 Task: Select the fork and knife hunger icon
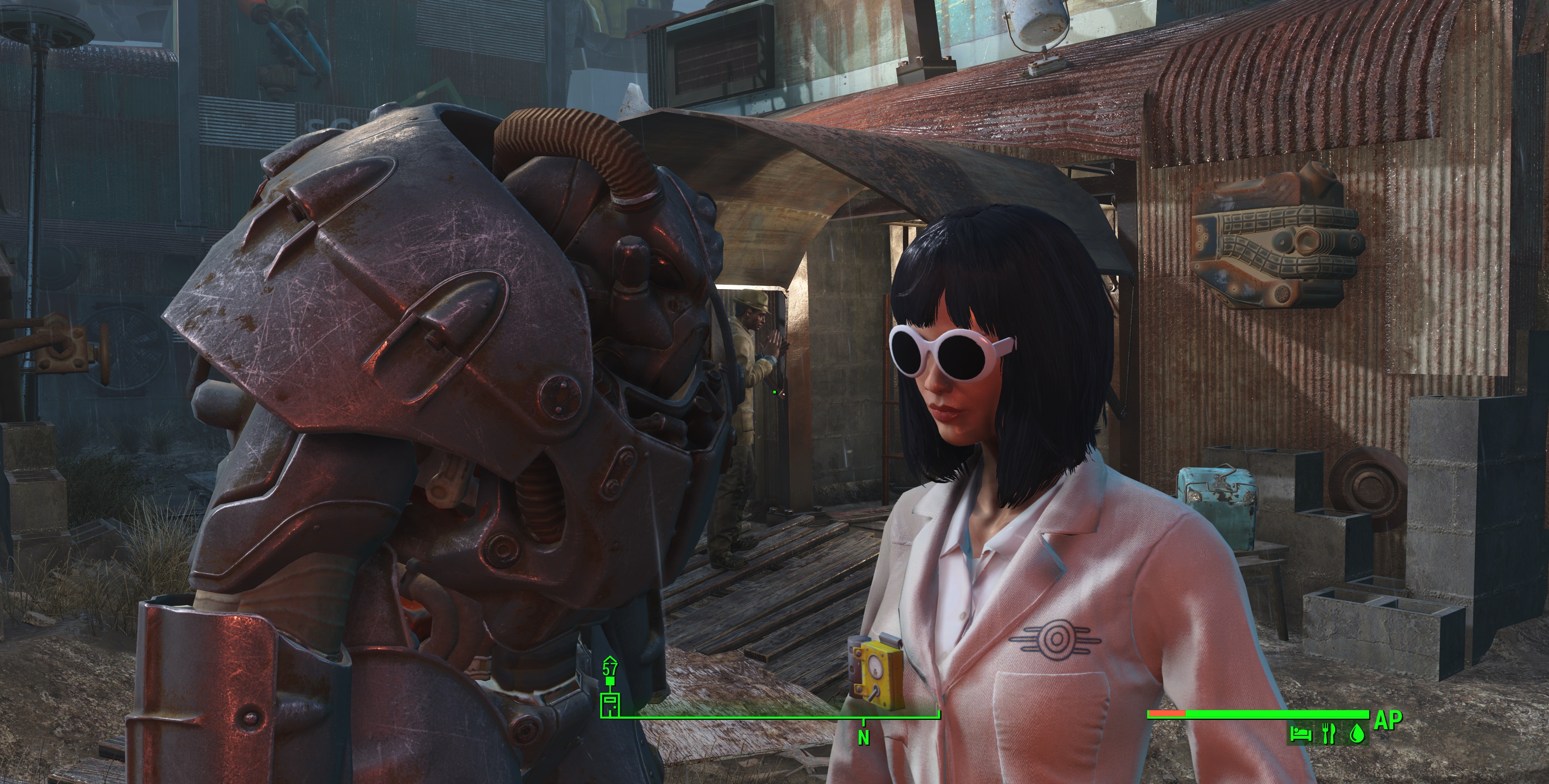1329,734
